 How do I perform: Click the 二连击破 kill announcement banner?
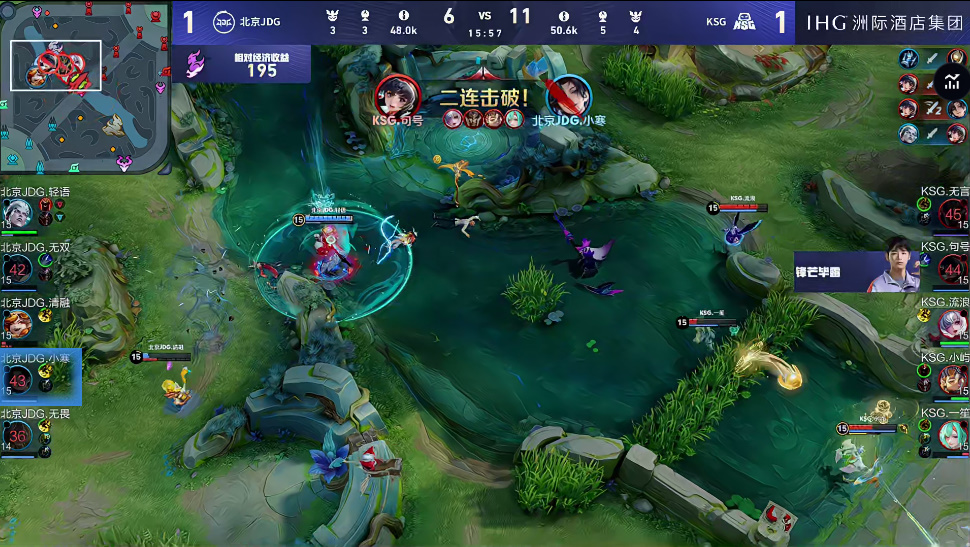tap(484, 100)
